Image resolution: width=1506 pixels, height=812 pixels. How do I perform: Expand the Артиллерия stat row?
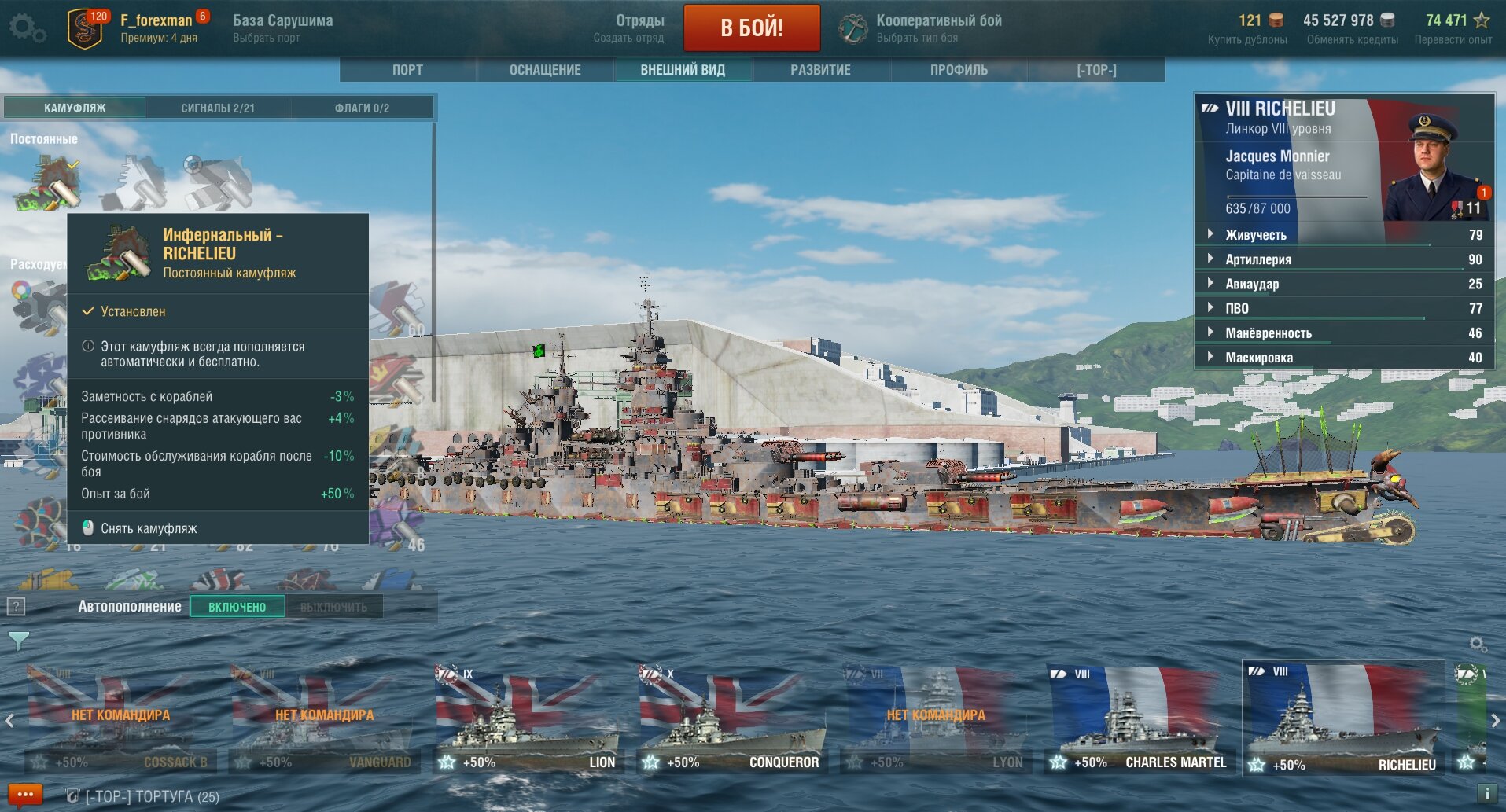(1258, 259)
